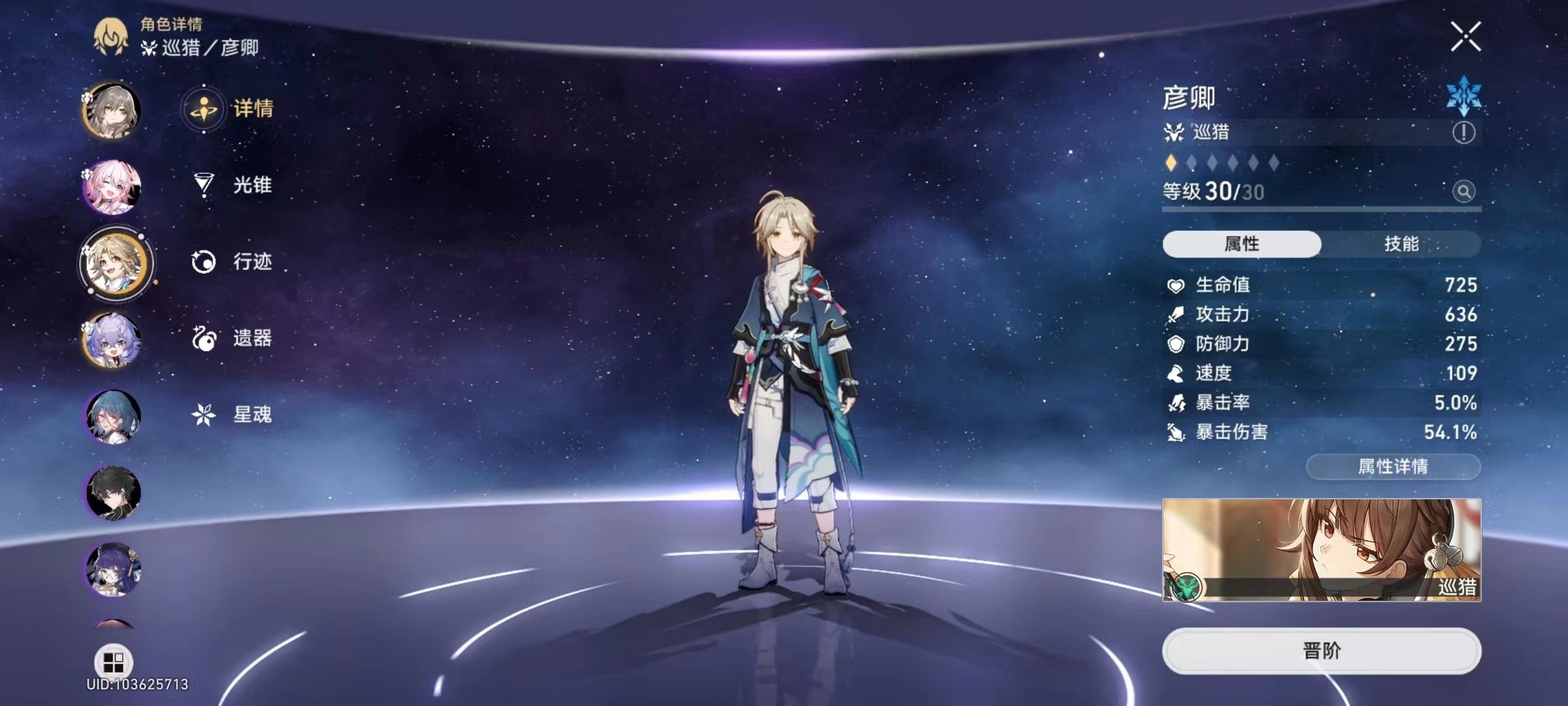Switch to the 技能 skills tab
This screenshot has height=706, width=1568.
(1401, 244)
